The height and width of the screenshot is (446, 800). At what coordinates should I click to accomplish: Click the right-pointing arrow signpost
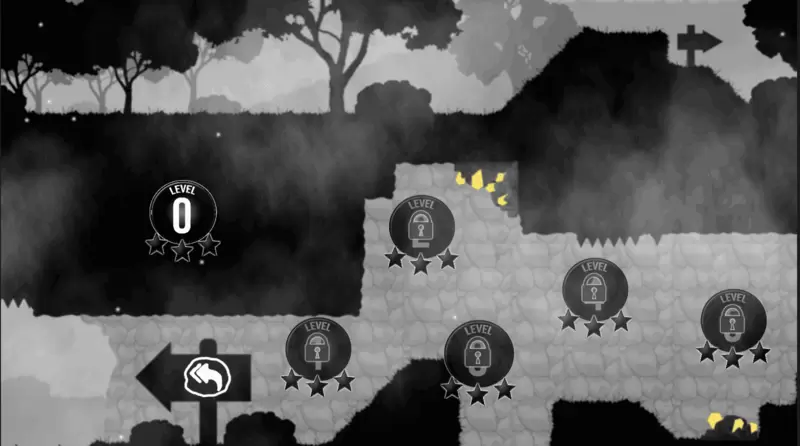tap(698, 41)
